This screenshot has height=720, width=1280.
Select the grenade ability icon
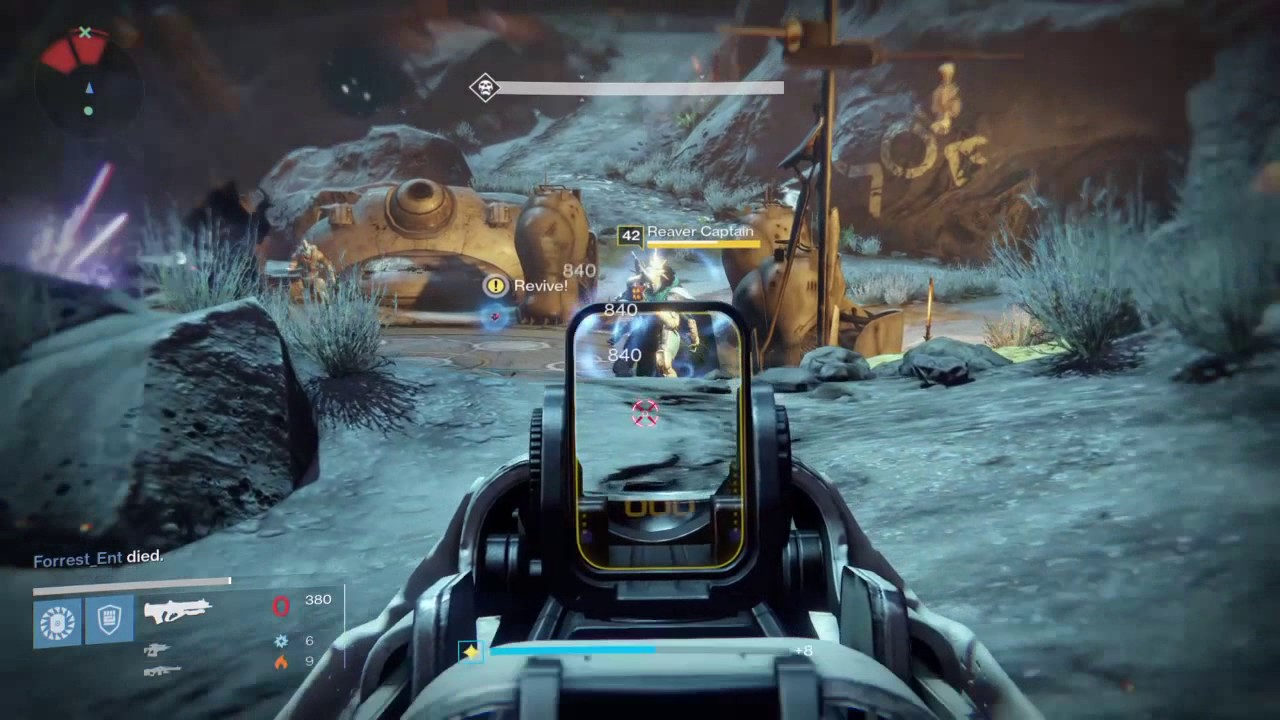point(57,620)
